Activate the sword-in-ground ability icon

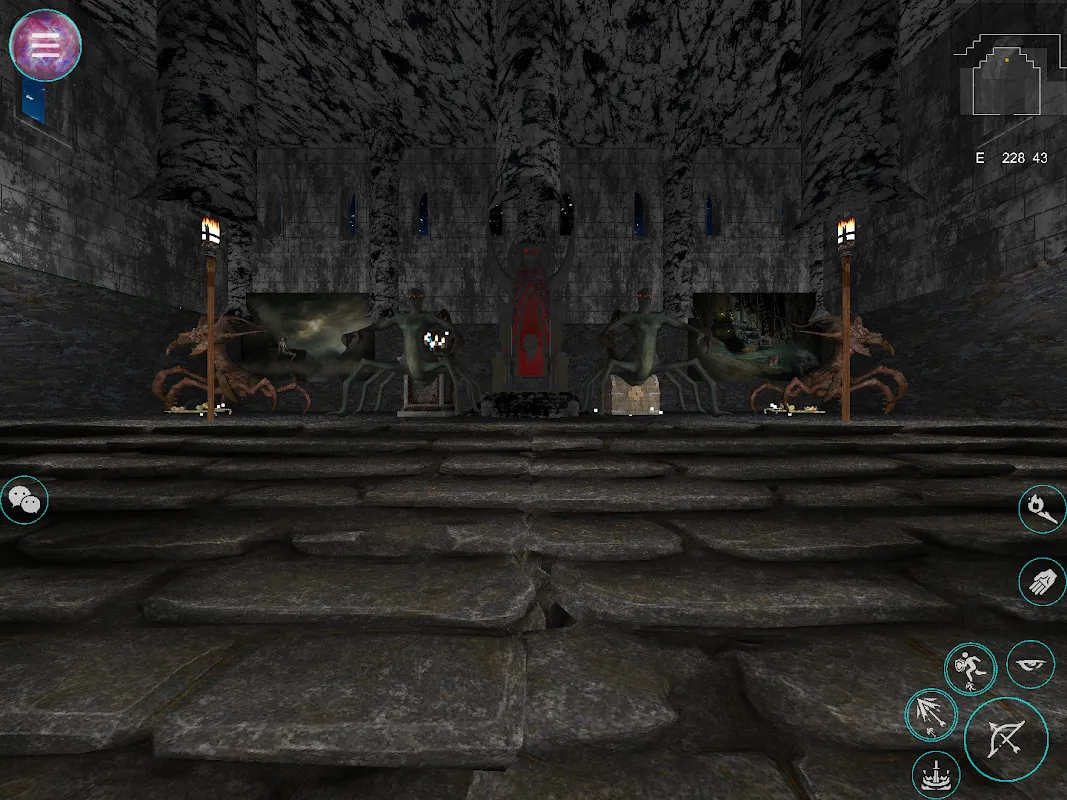click(937, 776)
